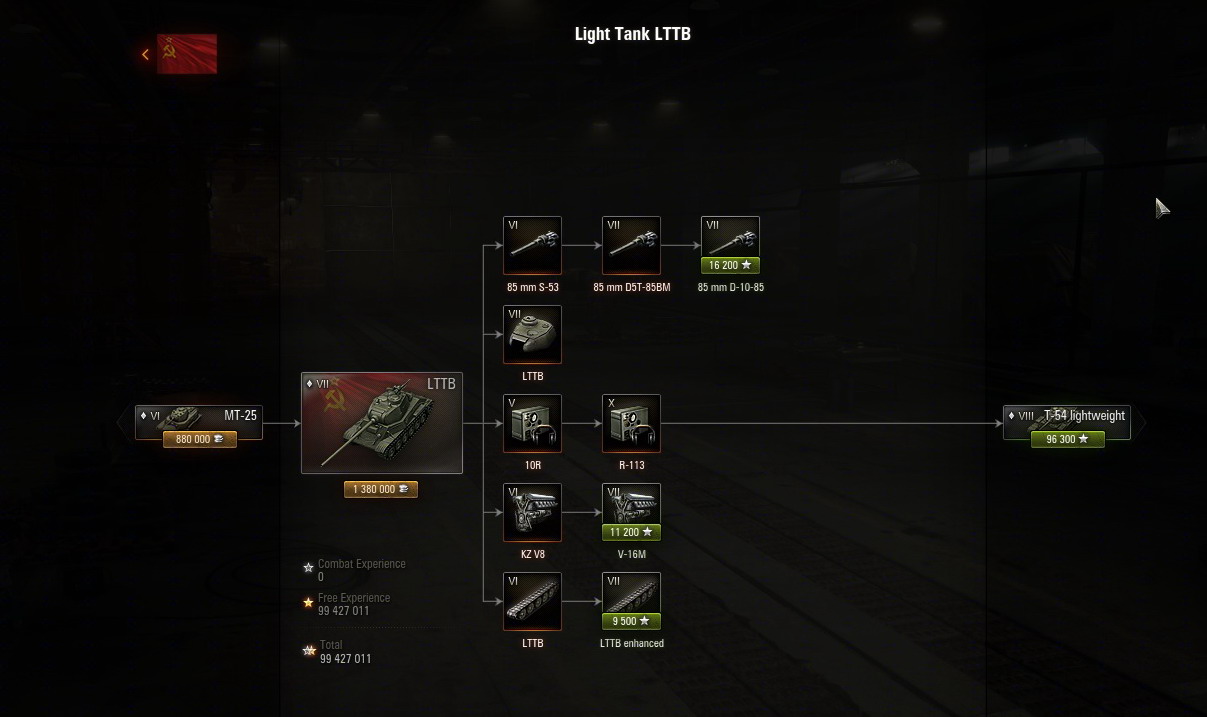Research LTTB enhanced tracks for 9 500 XP
Screen dimensions: 1207x717
[631, 621]
